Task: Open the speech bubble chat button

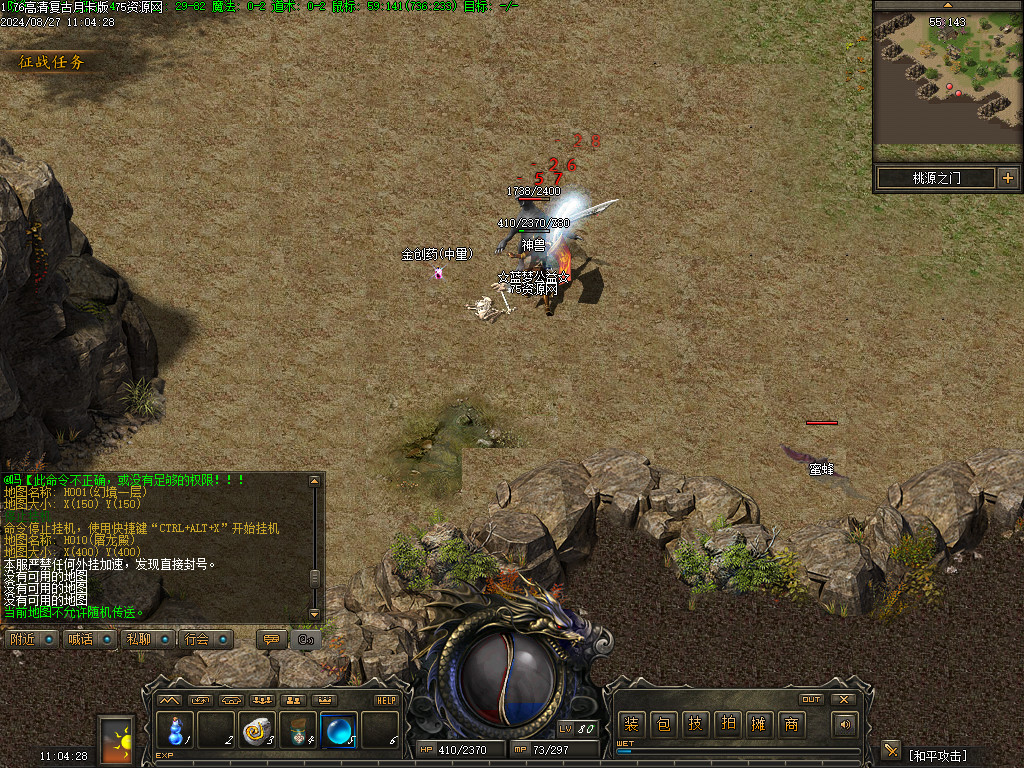Action: (270, 639)
